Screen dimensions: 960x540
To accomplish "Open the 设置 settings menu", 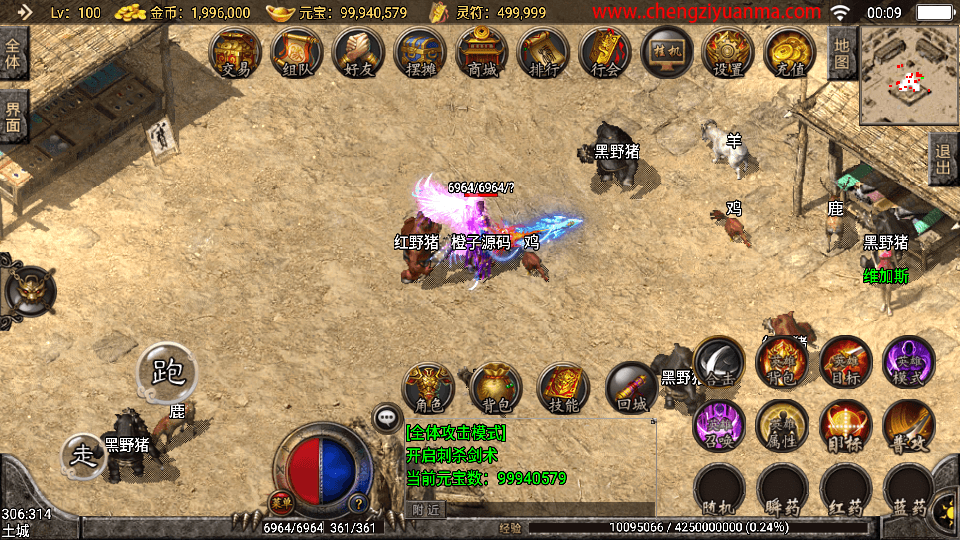I will [x=728, y=52].
